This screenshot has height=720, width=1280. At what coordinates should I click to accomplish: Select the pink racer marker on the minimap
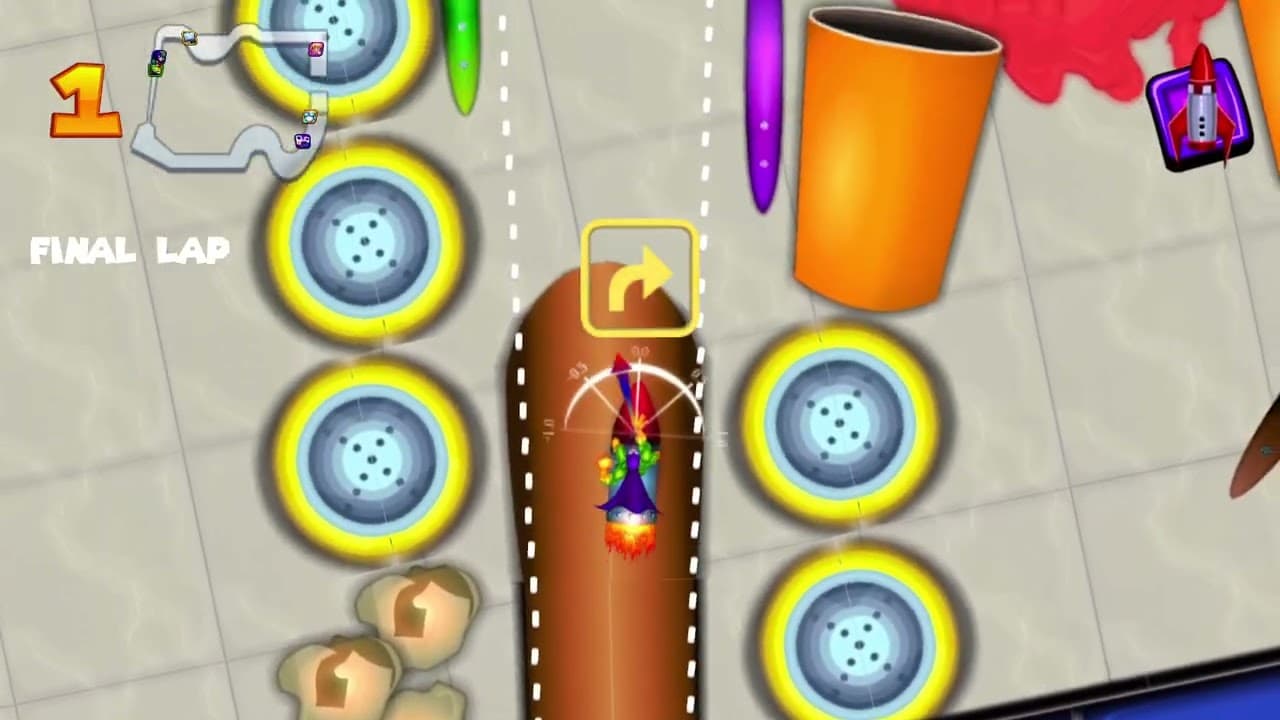tap(314, 48)
